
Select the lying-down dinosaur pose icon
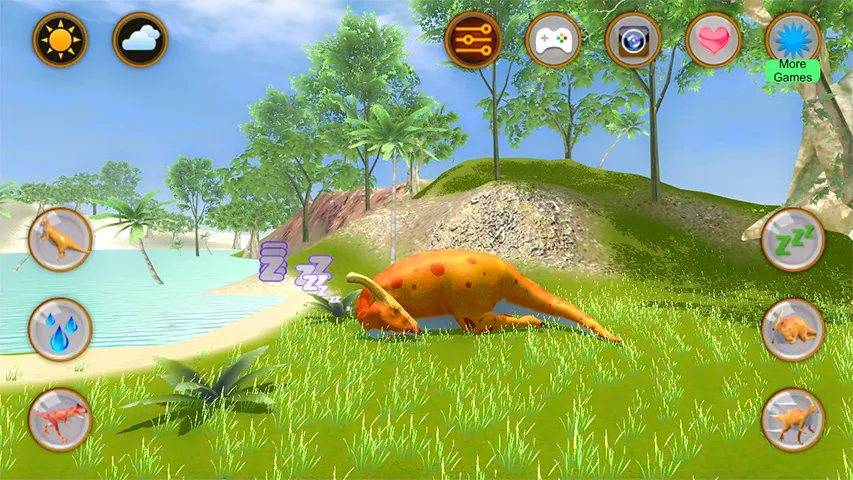tap(793, 329)
